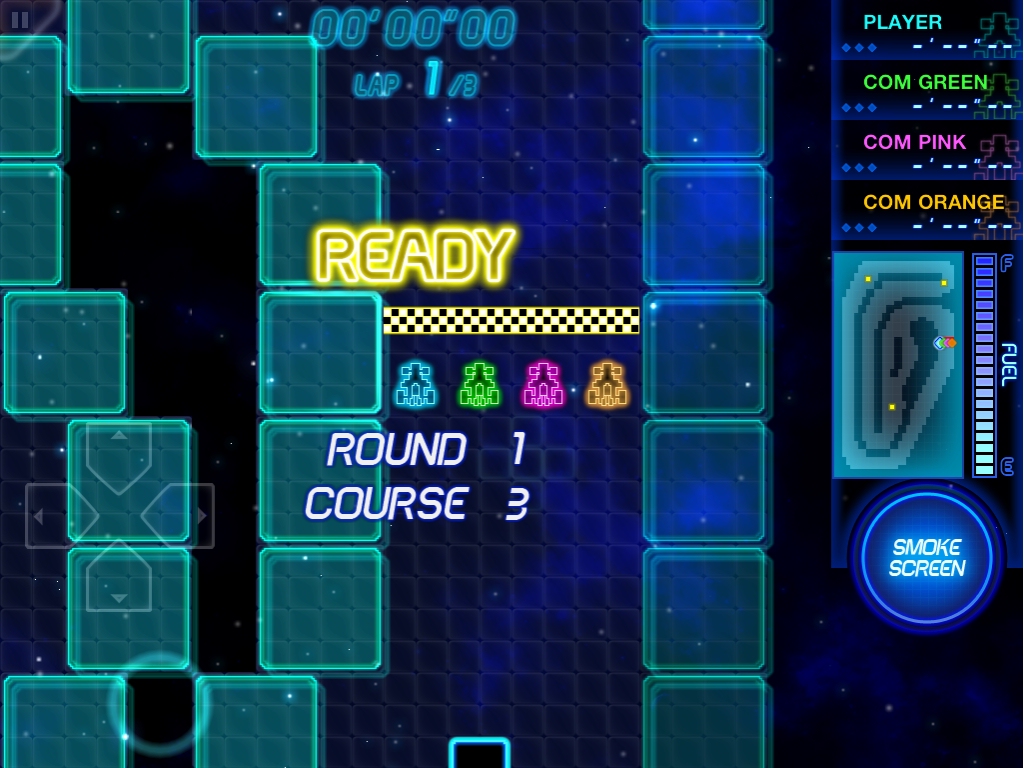The height and width of the screenshot is (768, 1024).
Task: Pause the race with the pause icon
Action: point(20,19)
